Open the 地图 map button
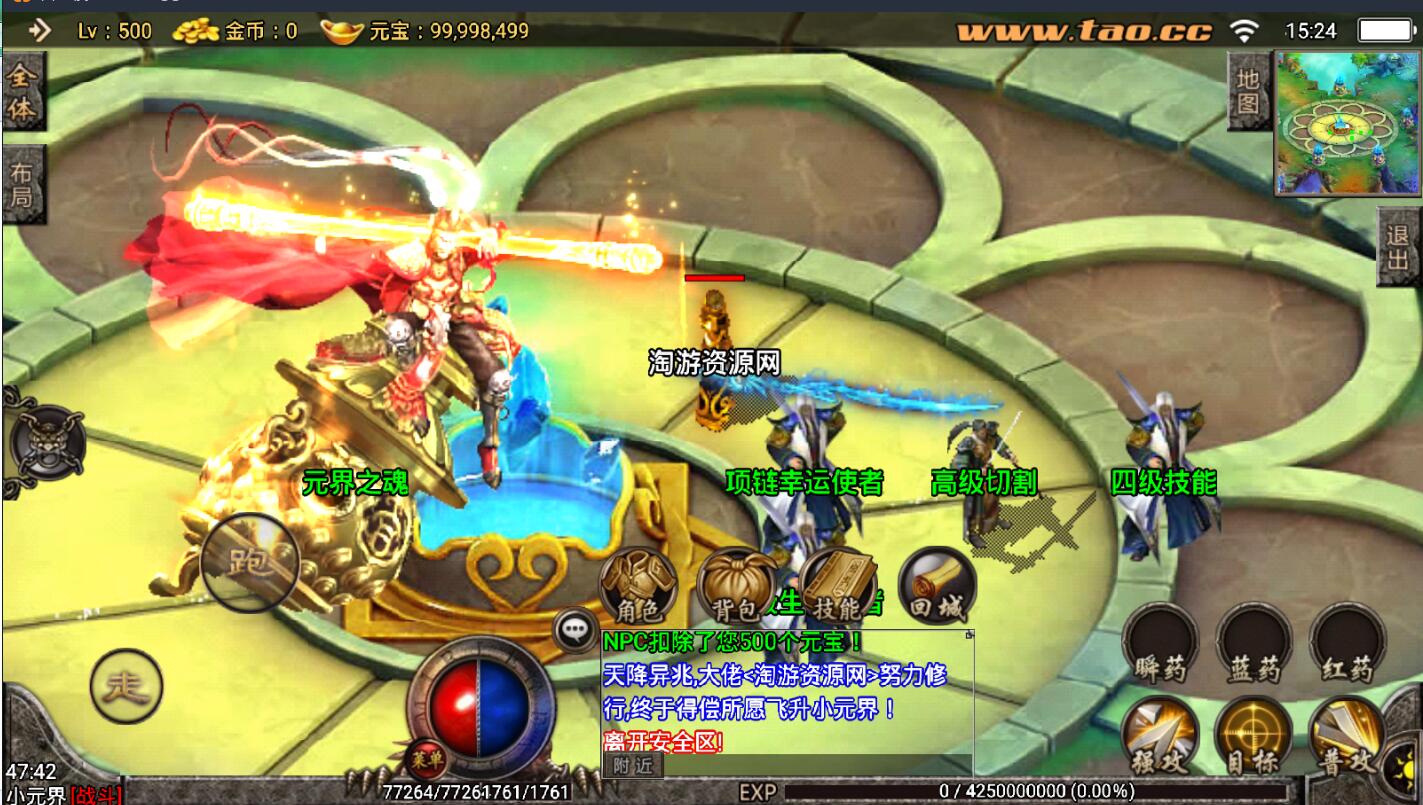This screenshot has width=1423, height=805. click(1248, 92)
